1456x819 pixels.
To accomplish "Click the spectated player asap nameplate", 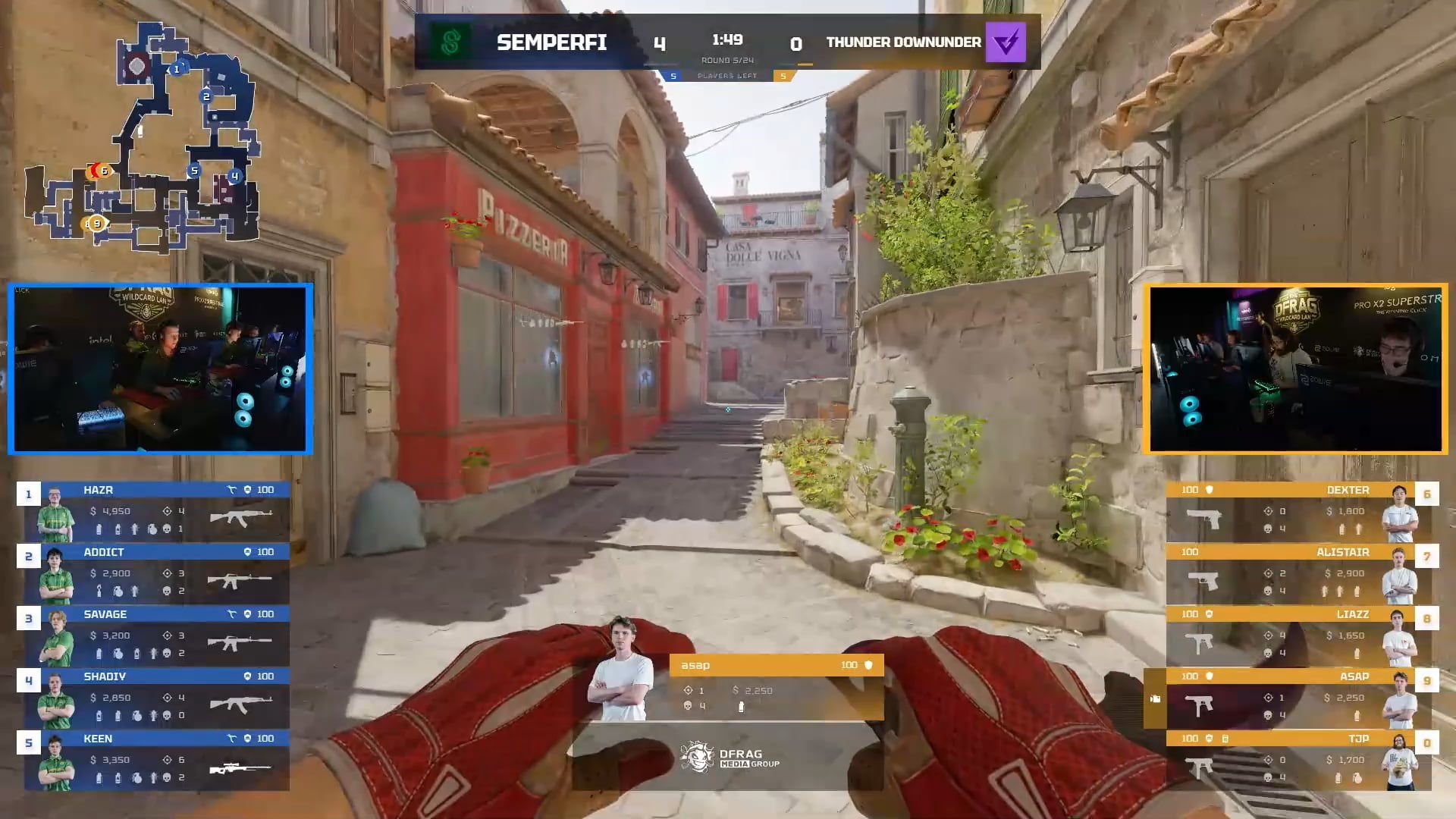I will point(776,665).
